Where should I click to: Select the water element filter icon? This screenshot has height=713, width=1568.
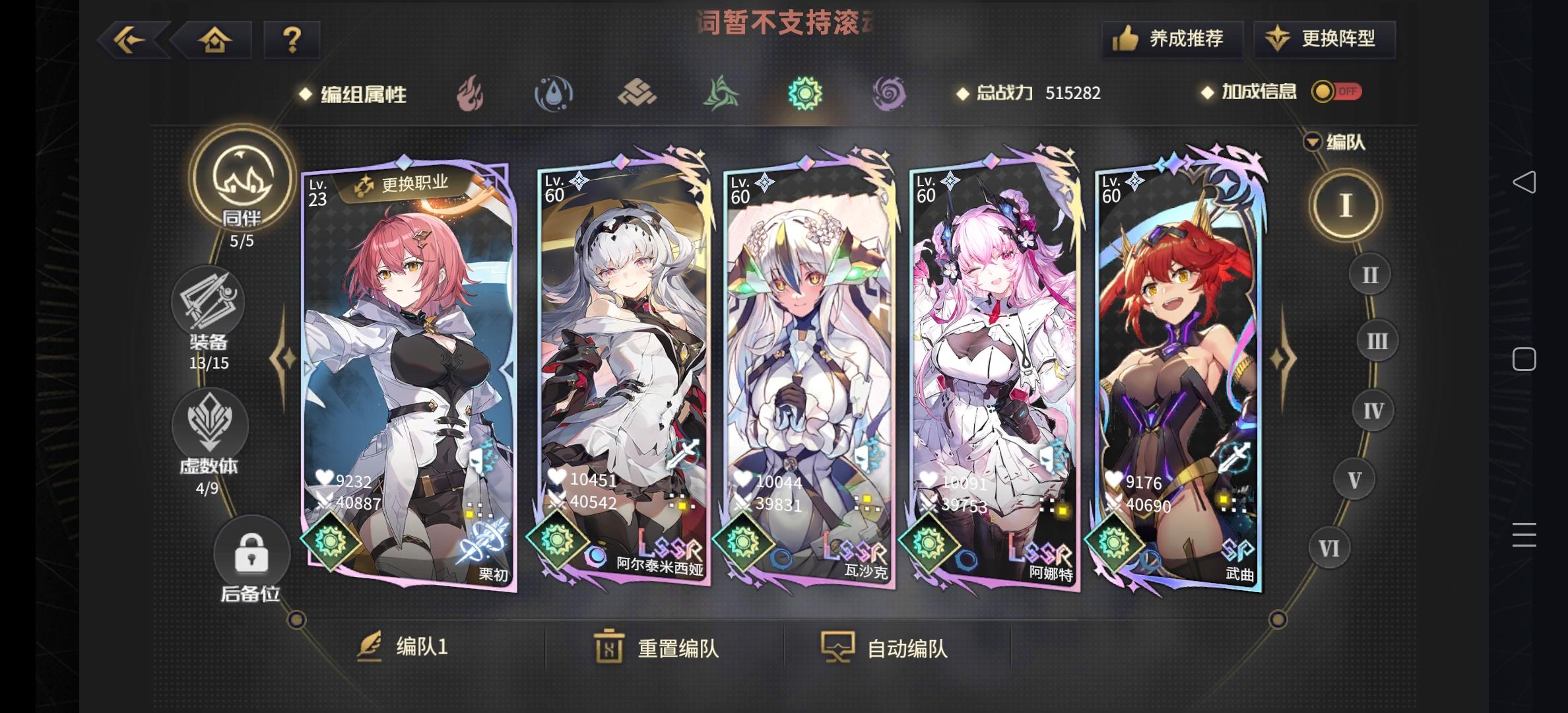click(554, 93)
